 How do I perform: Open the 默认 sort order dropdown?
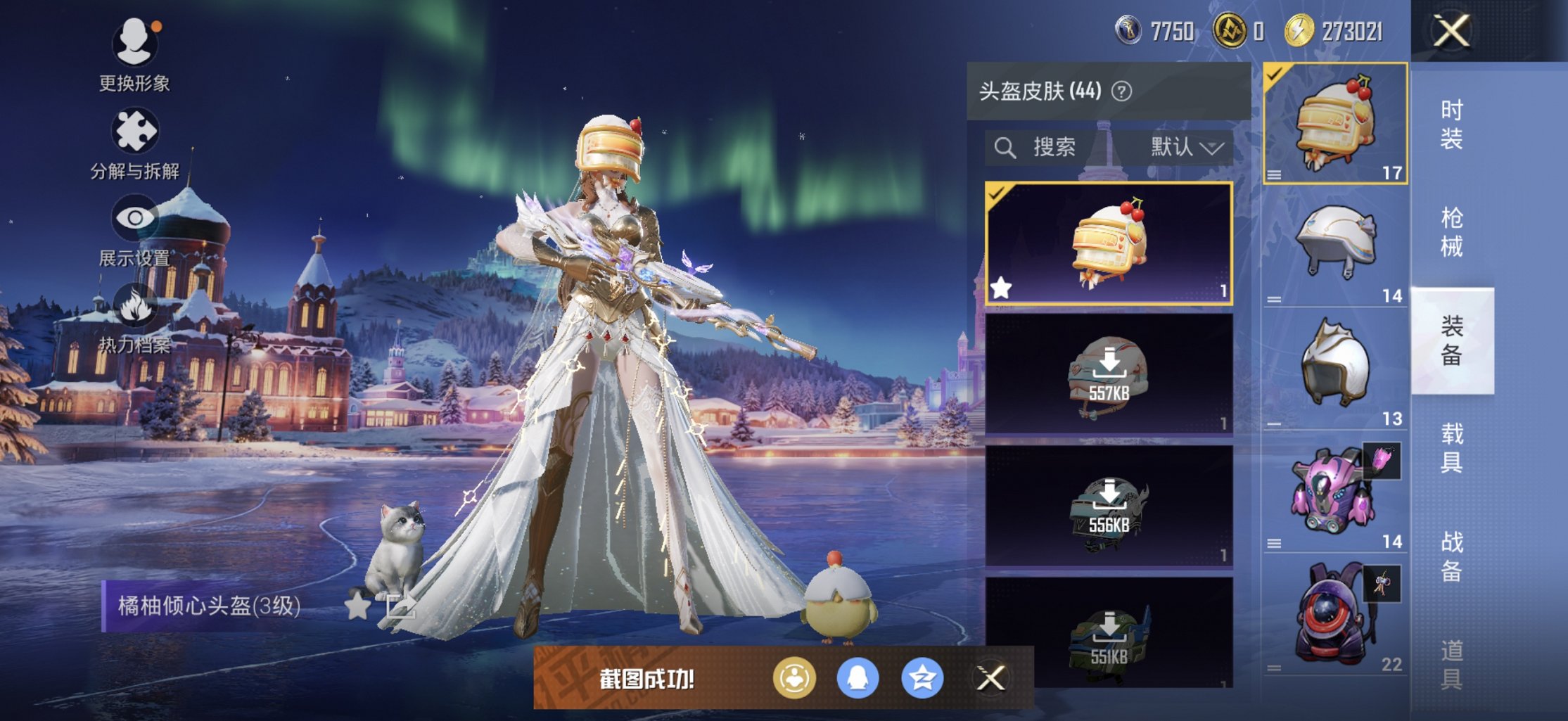[1189, 148]
